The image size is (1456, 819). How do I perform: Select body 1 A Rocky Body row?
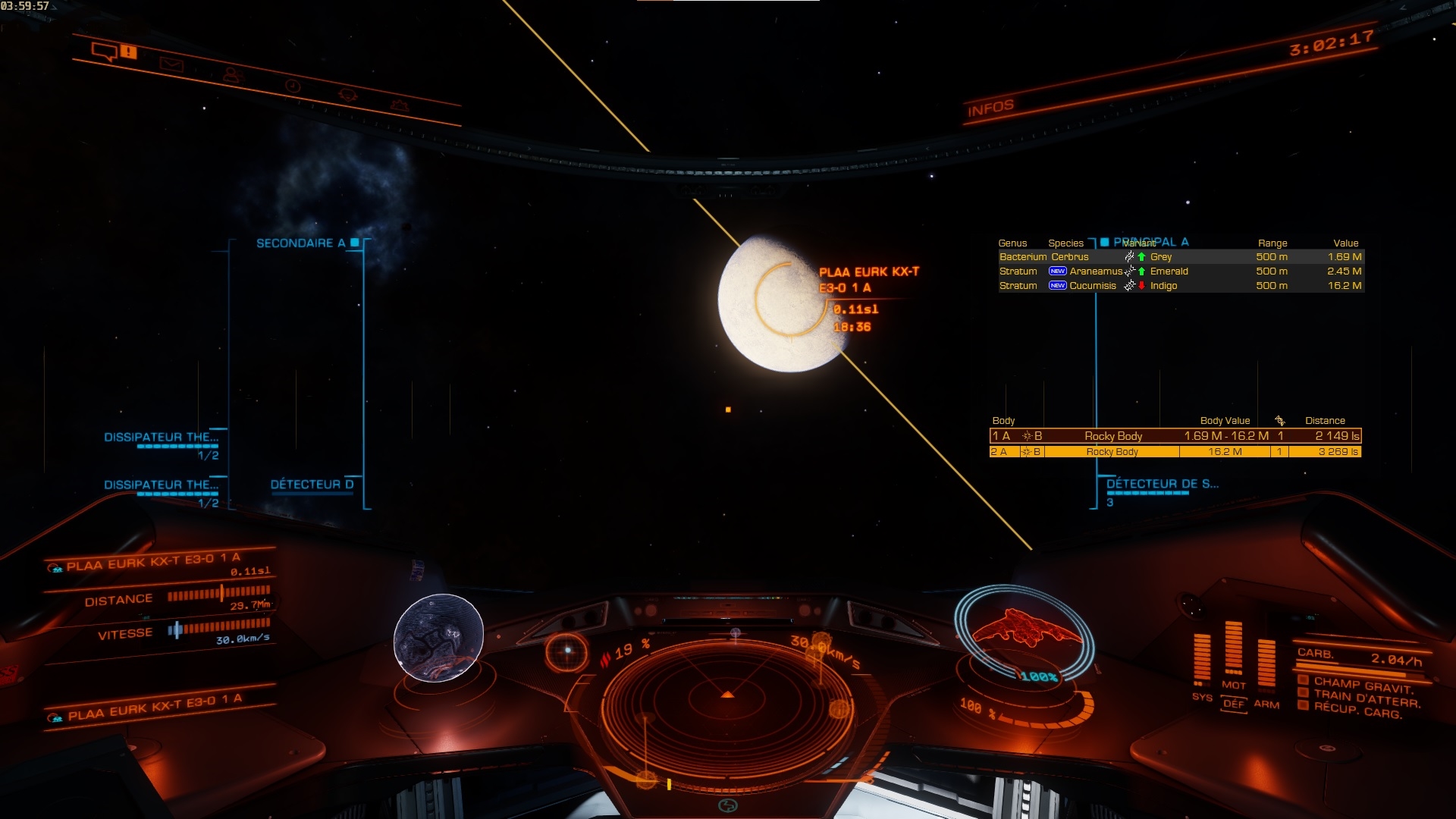(1175, 436)
